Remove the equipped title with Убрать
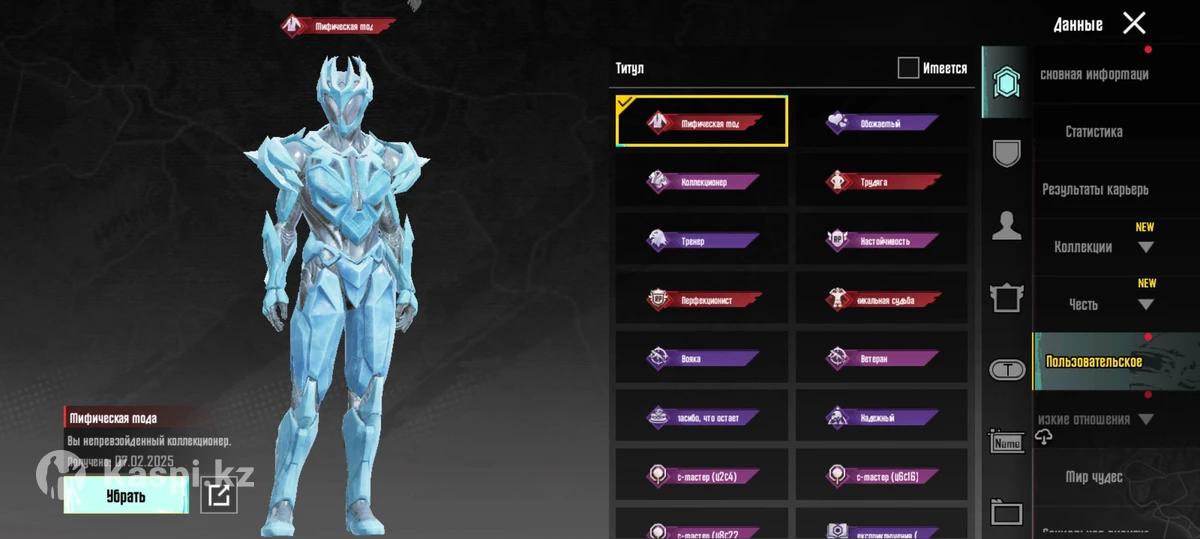The image size is (1200, 539). click(x=126, y=495)
